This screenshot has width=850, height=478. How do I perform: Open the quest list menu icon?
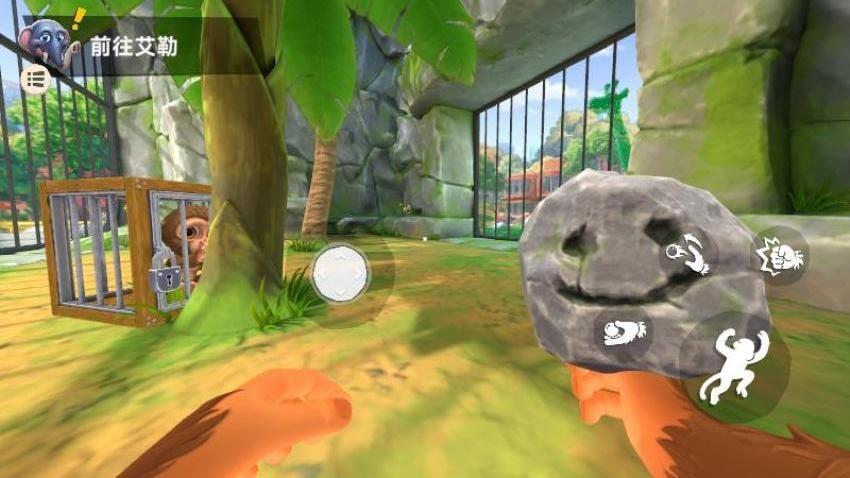[x=36, y=80]
